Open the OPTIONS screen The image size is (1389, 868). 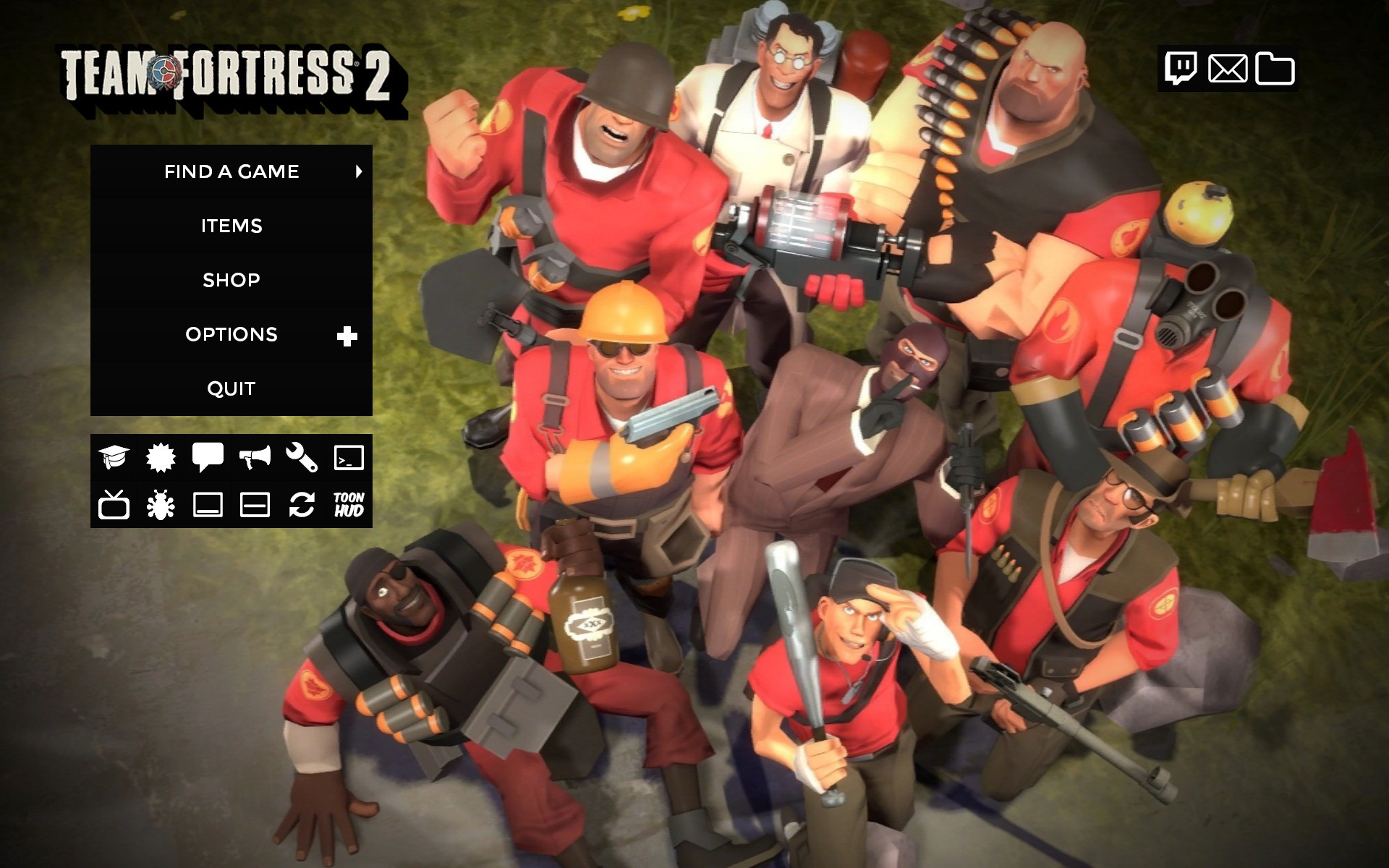click(x=231, y=334)
